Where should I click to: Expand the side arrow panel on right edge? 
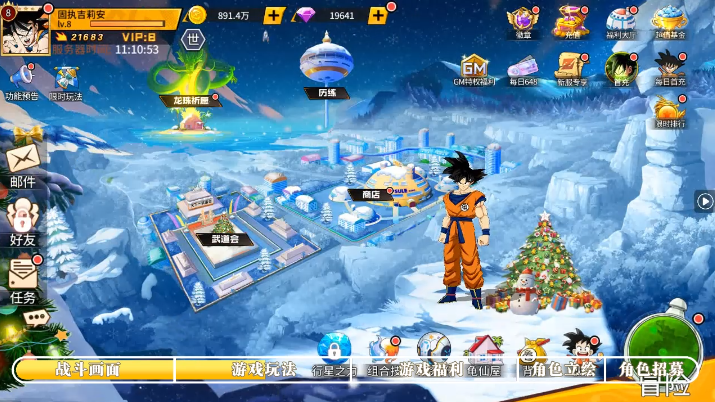[x=704, y=201]
